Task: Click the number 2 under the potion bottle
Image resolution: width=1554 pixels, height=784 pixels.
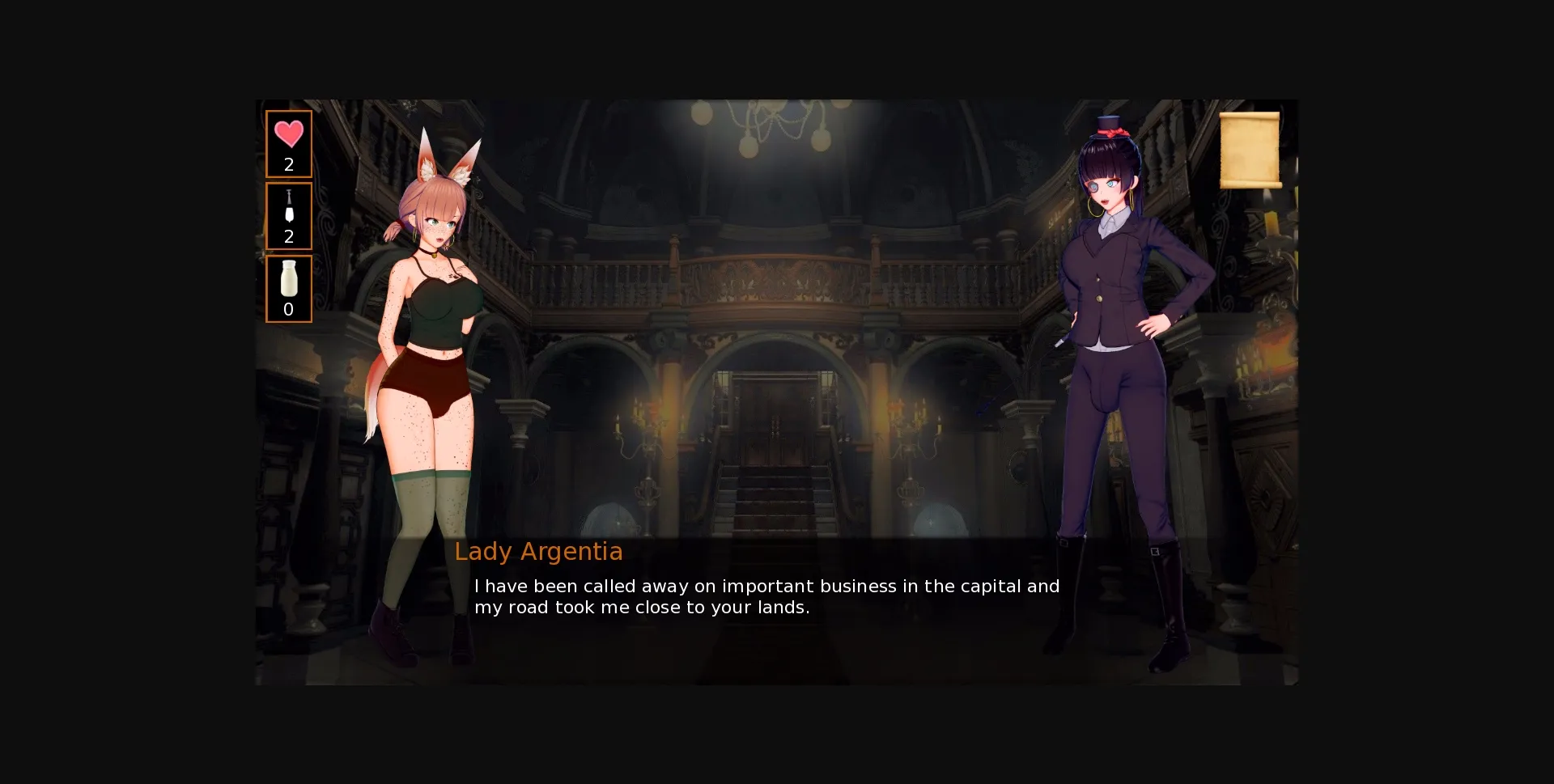Action: 288,237
